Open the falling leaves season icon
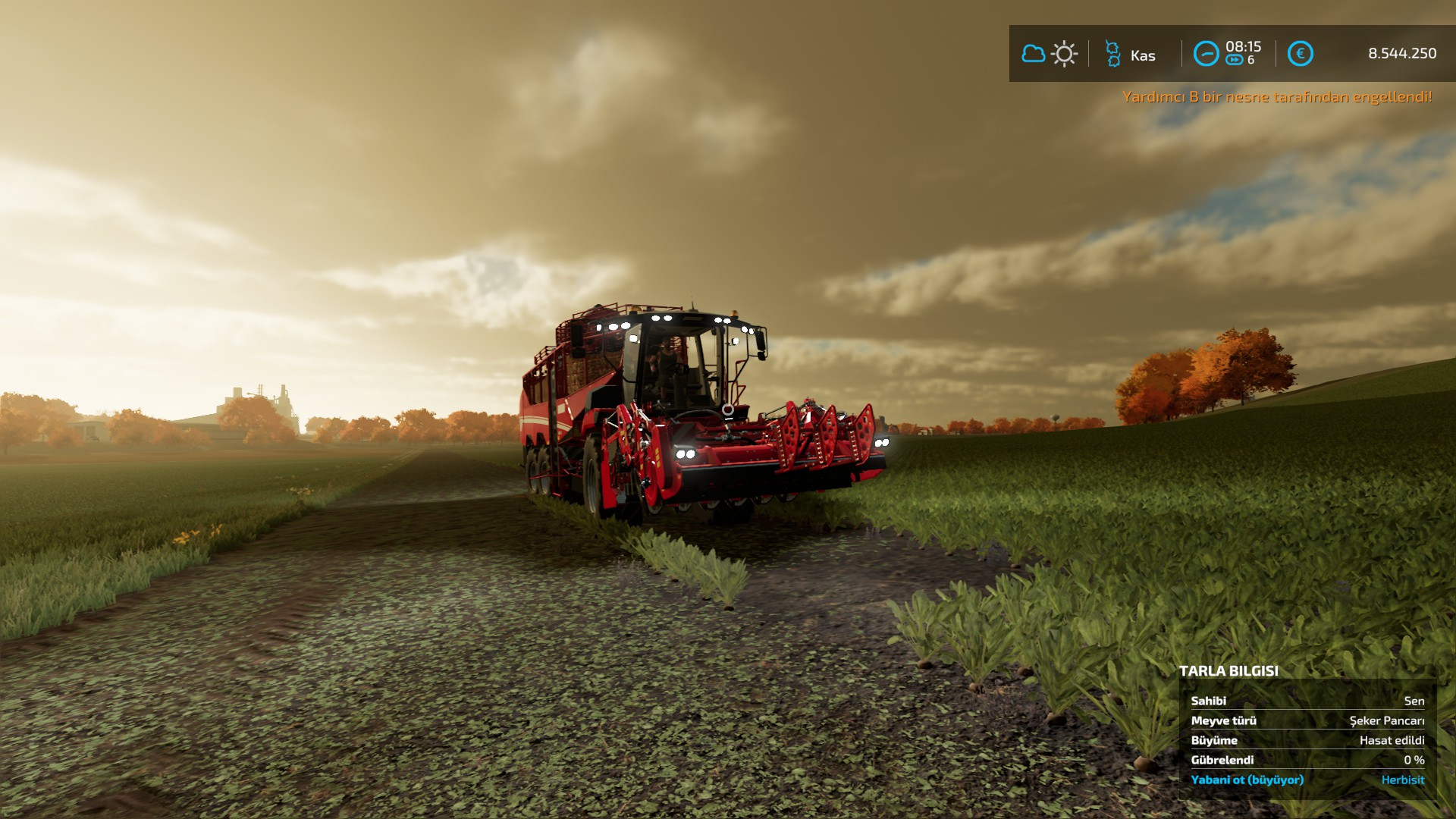The width and height of the screenshot is (1456, 819). (1111, 53)
